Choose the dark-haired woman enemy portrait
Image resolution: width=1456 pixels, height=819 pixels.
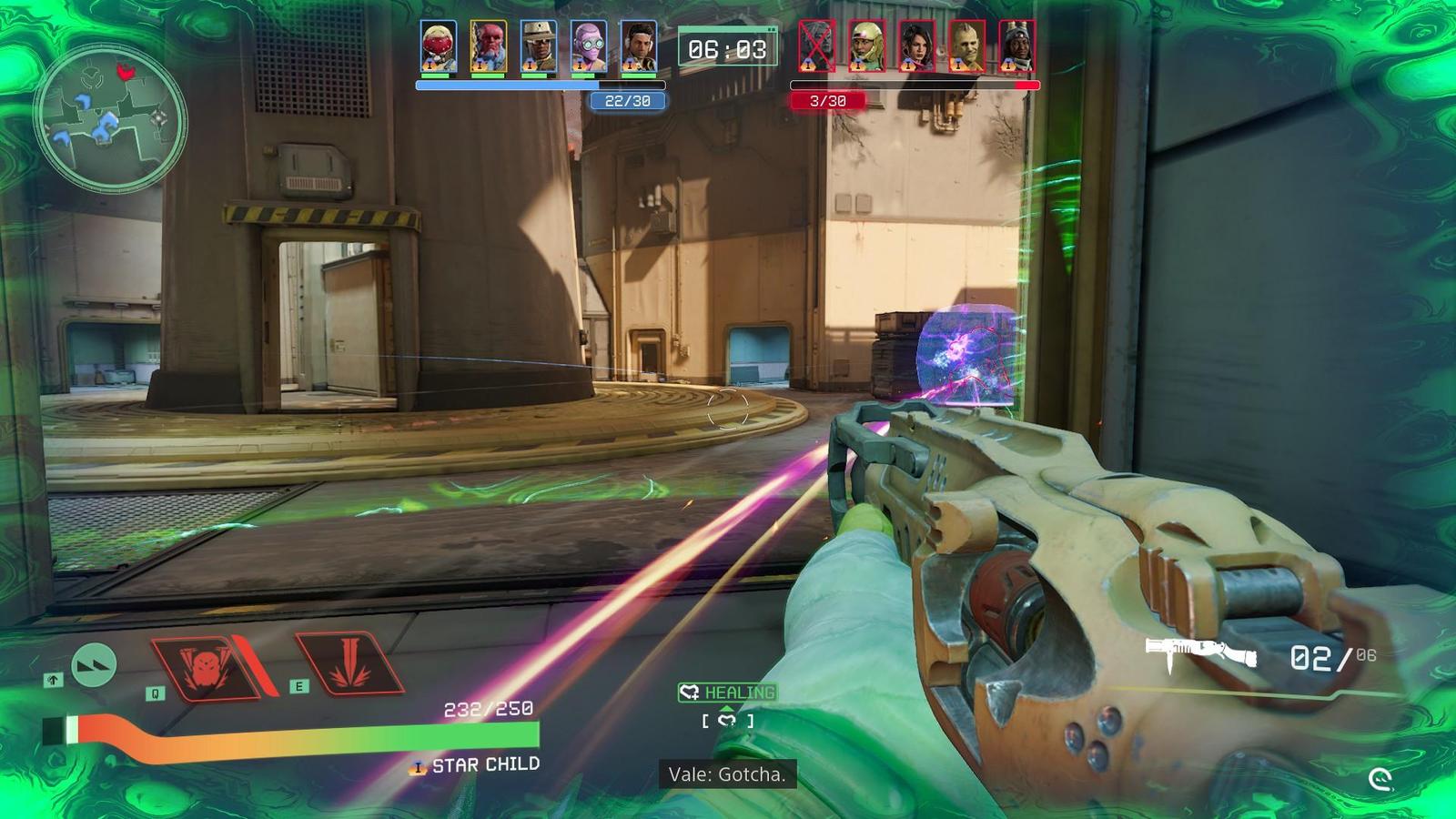[916, 46]
